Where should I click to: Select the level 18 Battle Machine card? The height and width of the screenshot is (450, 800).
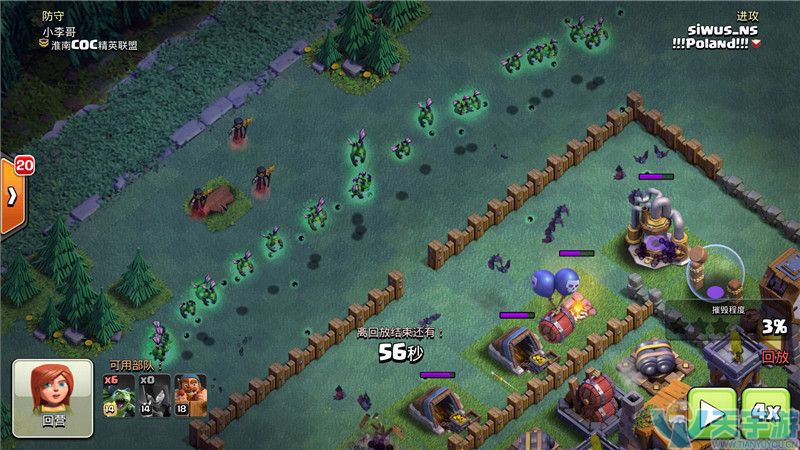(x=190, y=396)
